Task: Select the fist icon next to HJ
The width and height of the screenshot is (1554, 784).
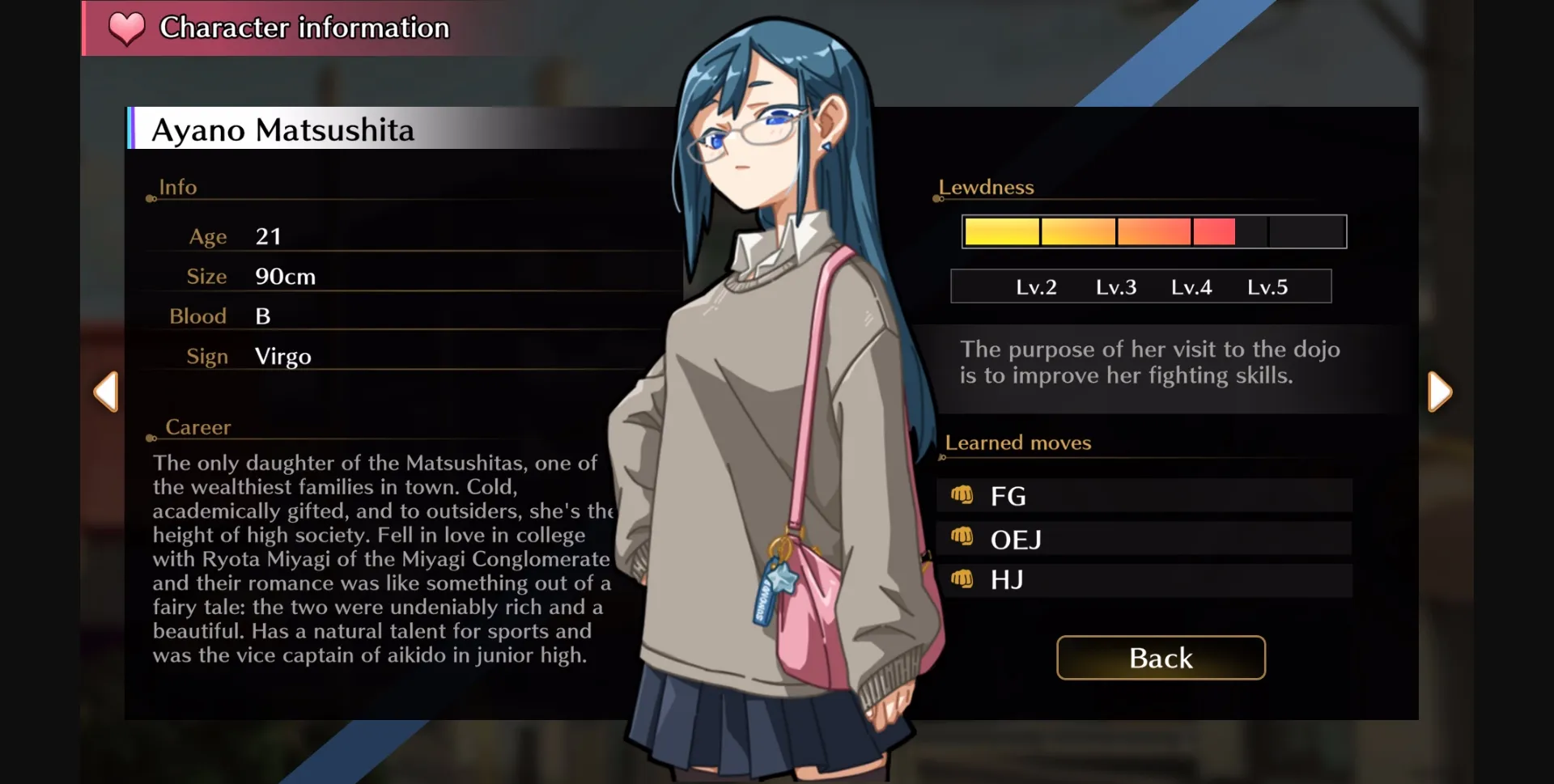Action: point(965,580)
